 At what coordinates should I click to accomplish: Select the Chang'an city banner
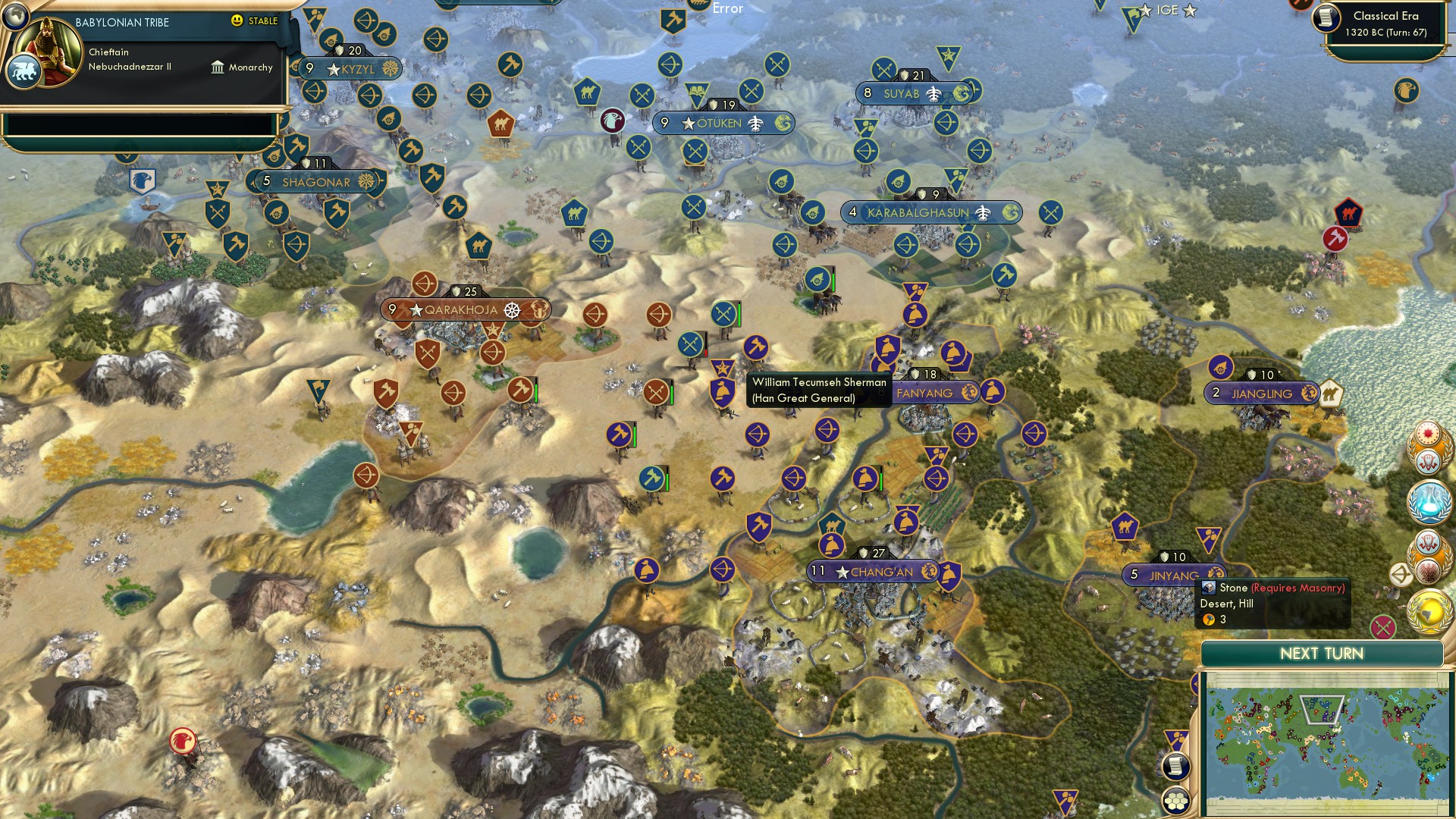click(872, 572)
